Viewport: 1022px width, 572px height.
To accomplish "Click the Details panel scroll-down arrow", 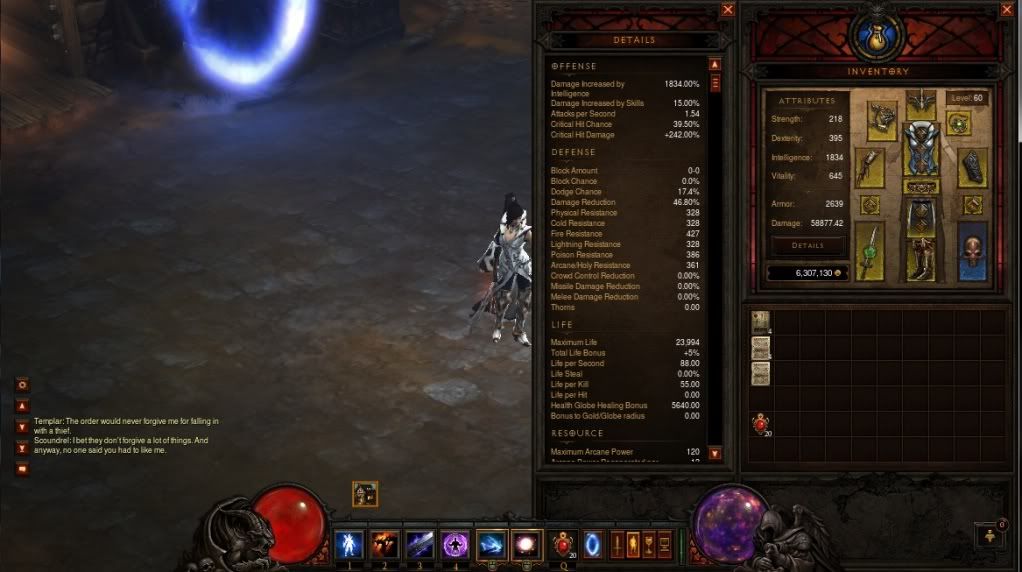I will (x=715, y=453).
